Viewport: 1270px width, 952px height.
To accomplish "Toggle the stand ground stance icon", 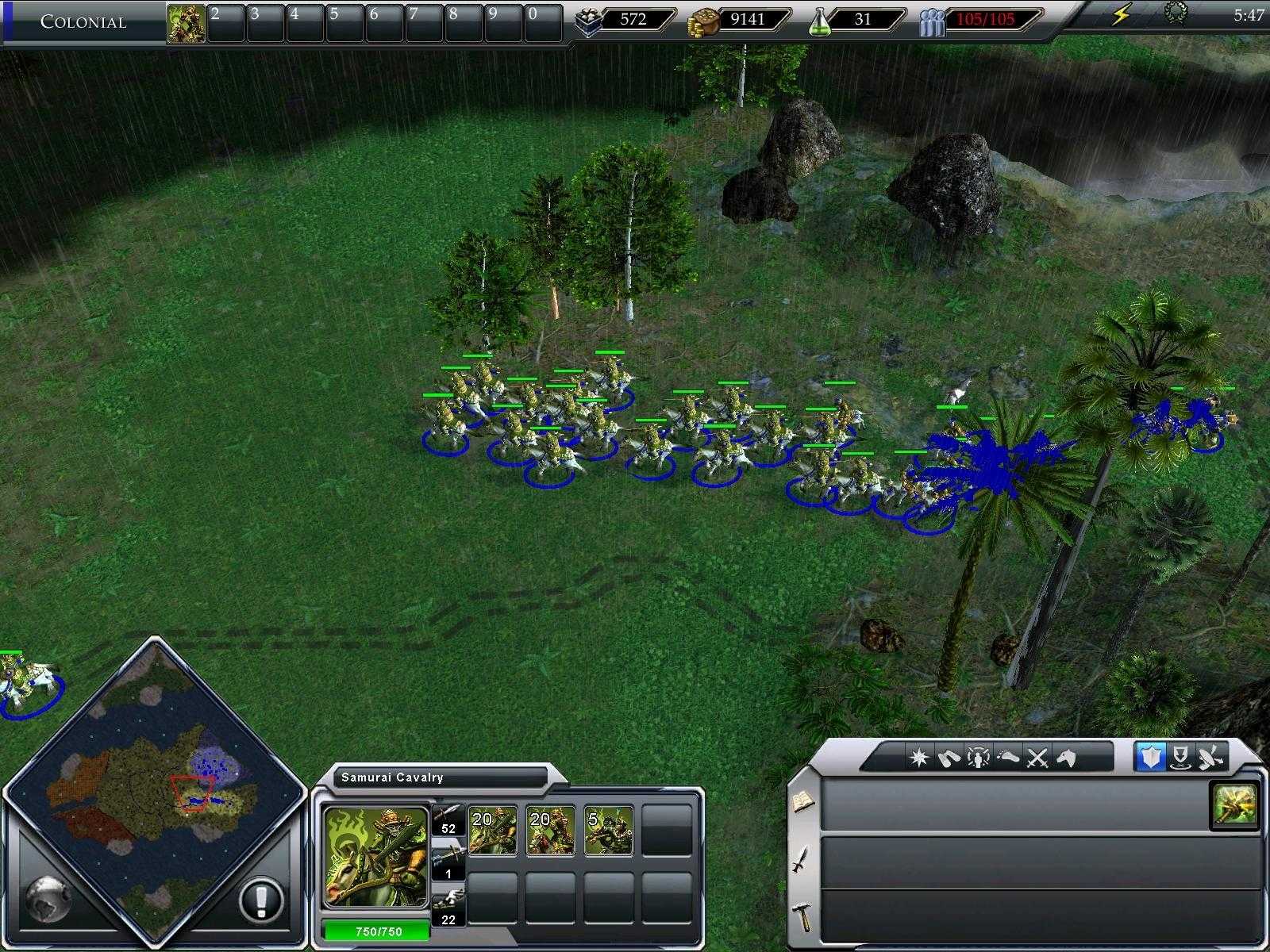I will [1180, 759].
